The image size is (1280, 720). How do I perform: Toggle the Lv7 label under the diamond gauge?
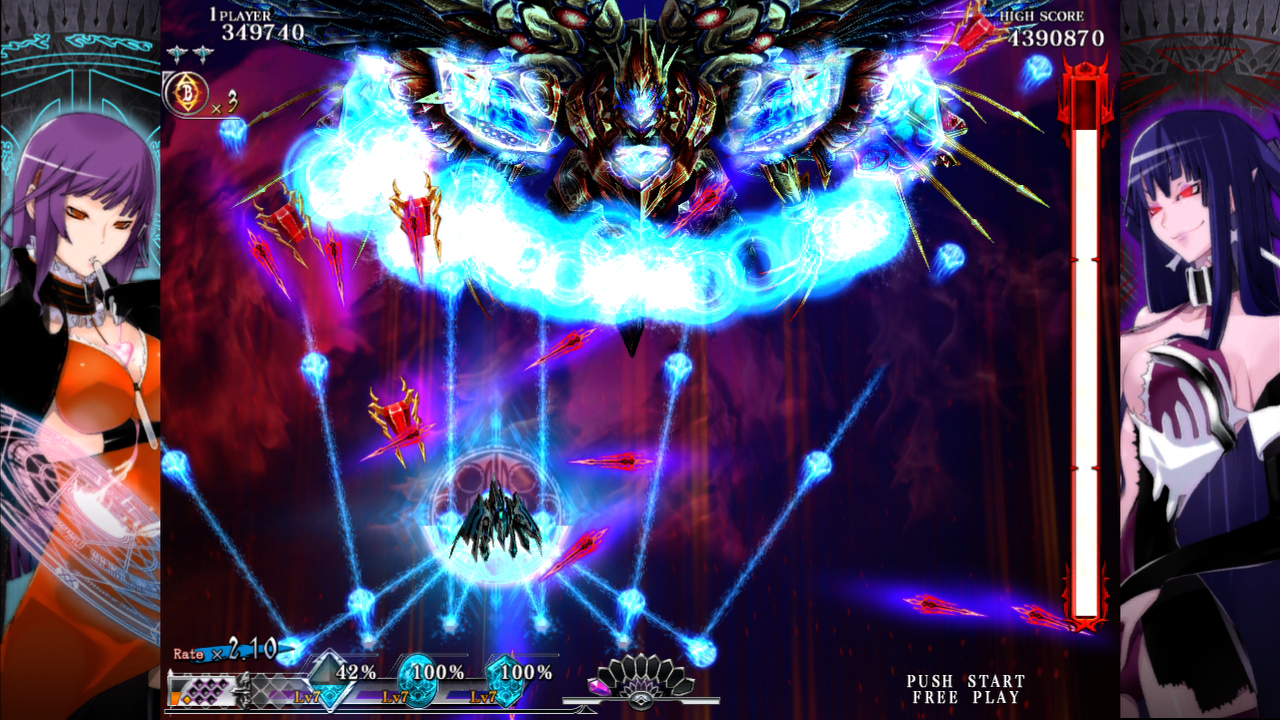pyautogui.click(x=305, y=698)
